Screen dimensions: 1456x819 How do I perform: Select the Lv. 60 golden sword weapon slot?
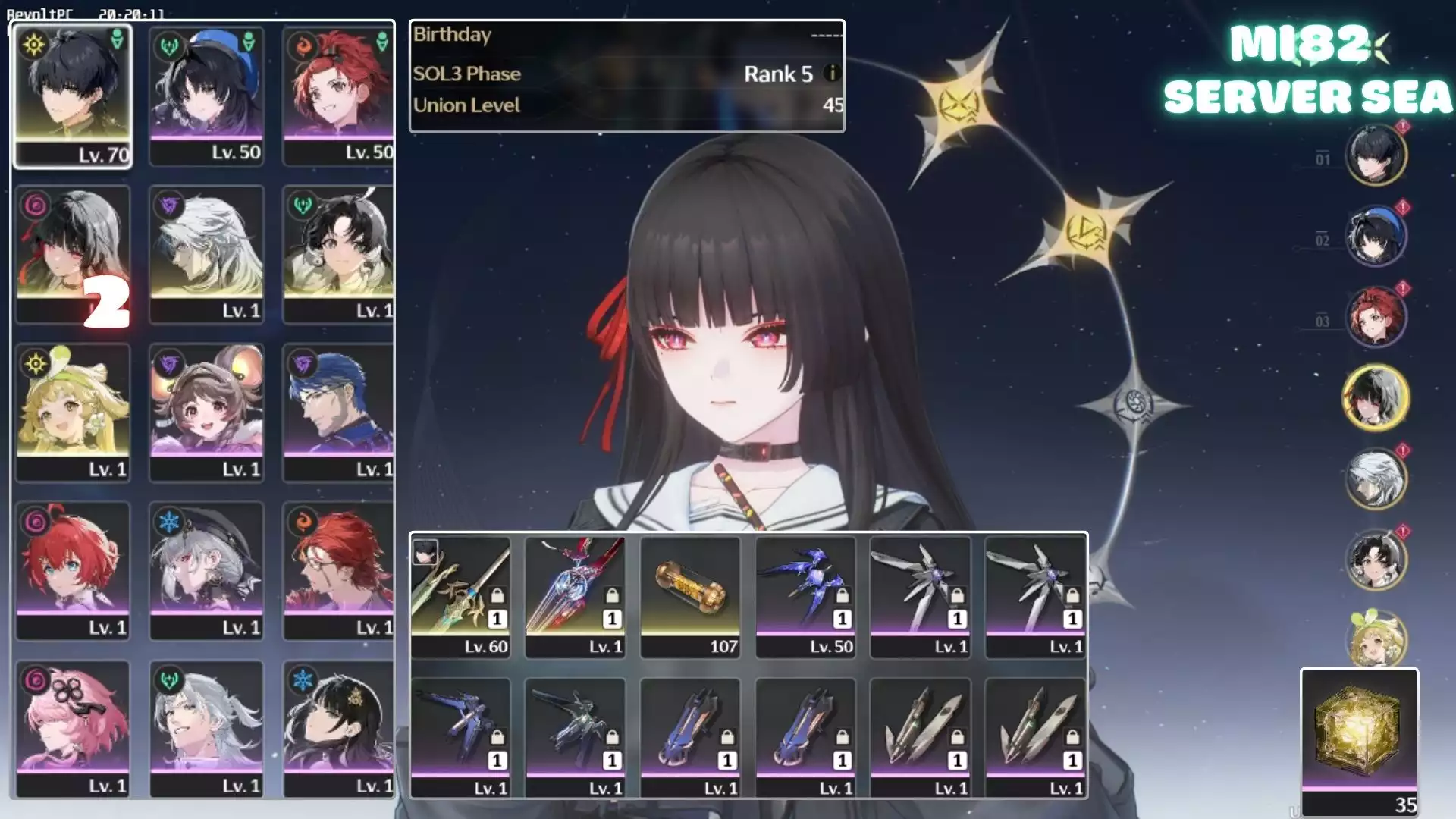460,596
